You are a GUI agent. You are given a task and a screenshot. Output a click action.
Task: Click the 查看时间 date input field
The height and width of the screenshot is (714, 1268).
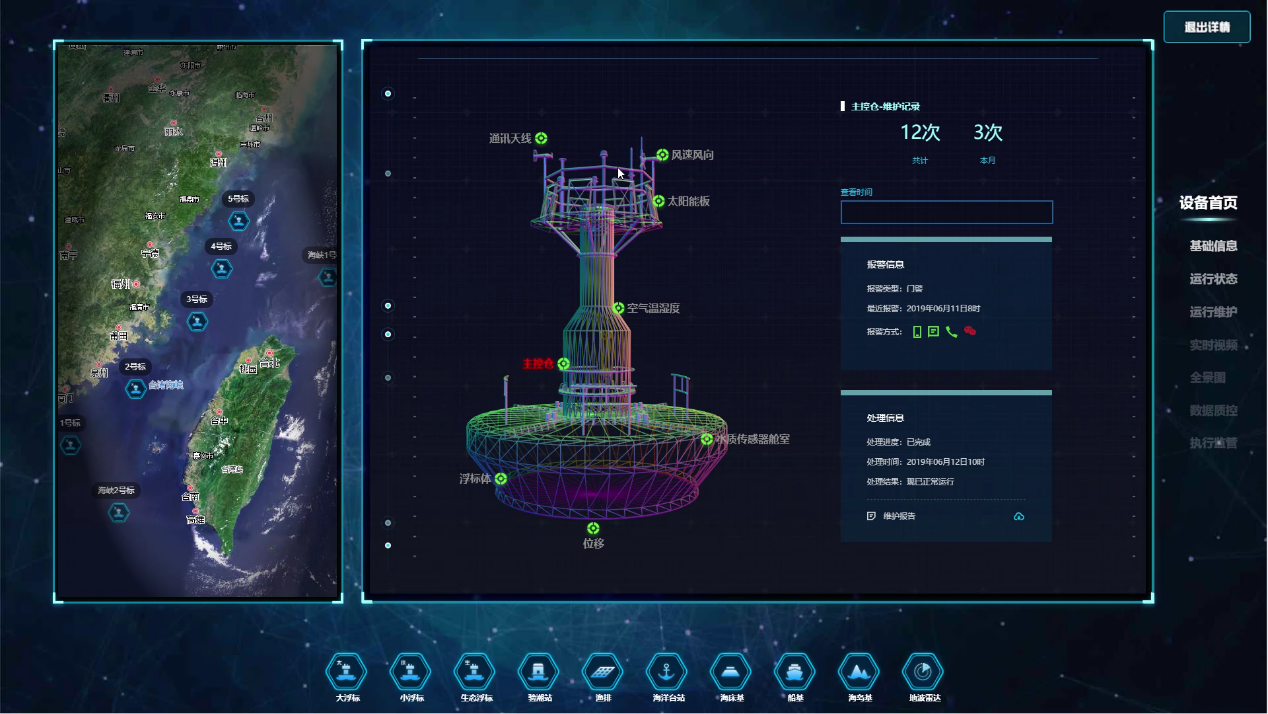[946, 212]
